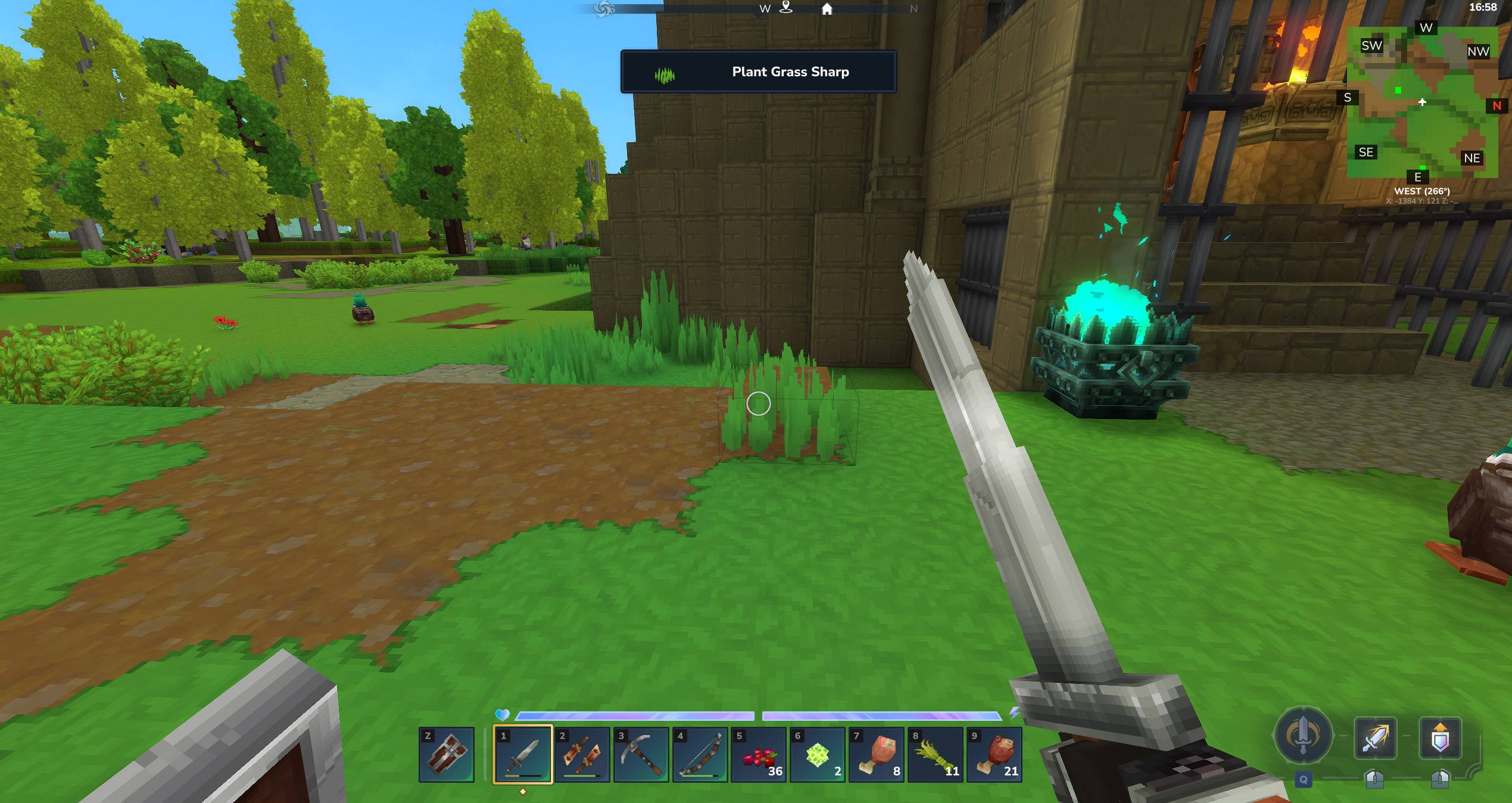Select the sword in hotbar slot 1

pos(523,754)
